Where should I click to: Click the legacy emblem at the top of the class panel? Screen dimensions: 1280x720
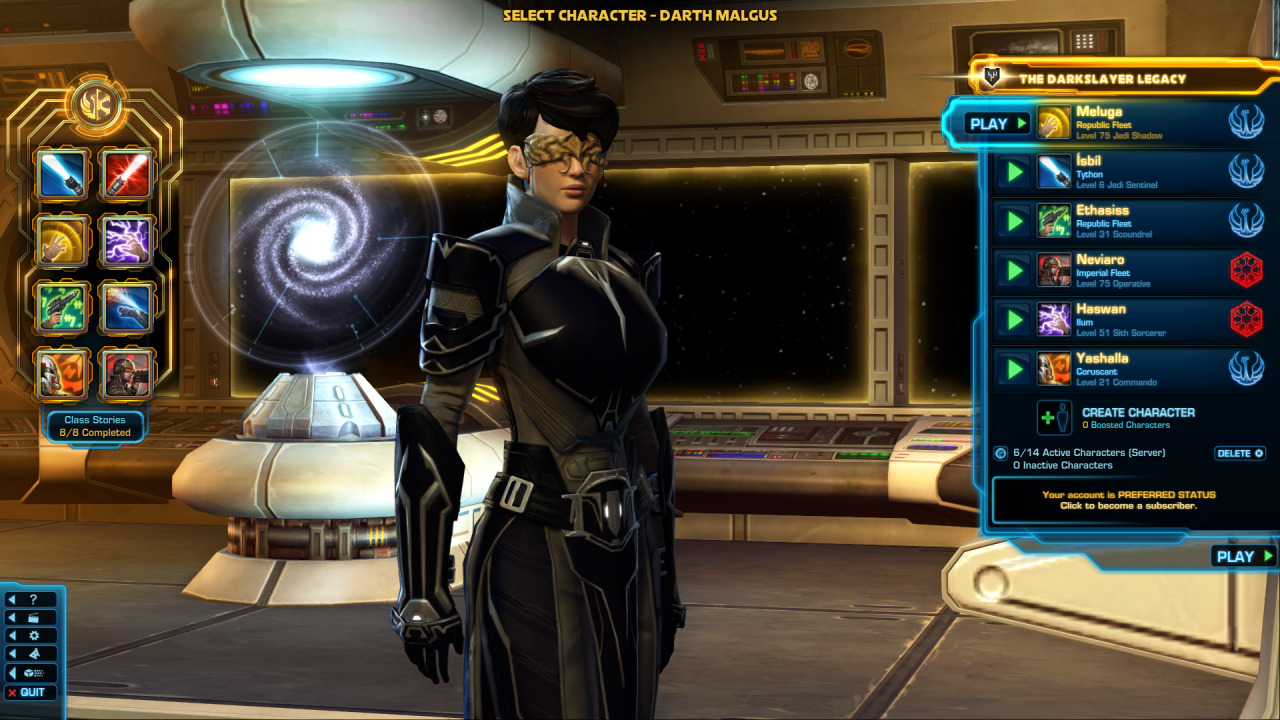click(x=96, y=103)
